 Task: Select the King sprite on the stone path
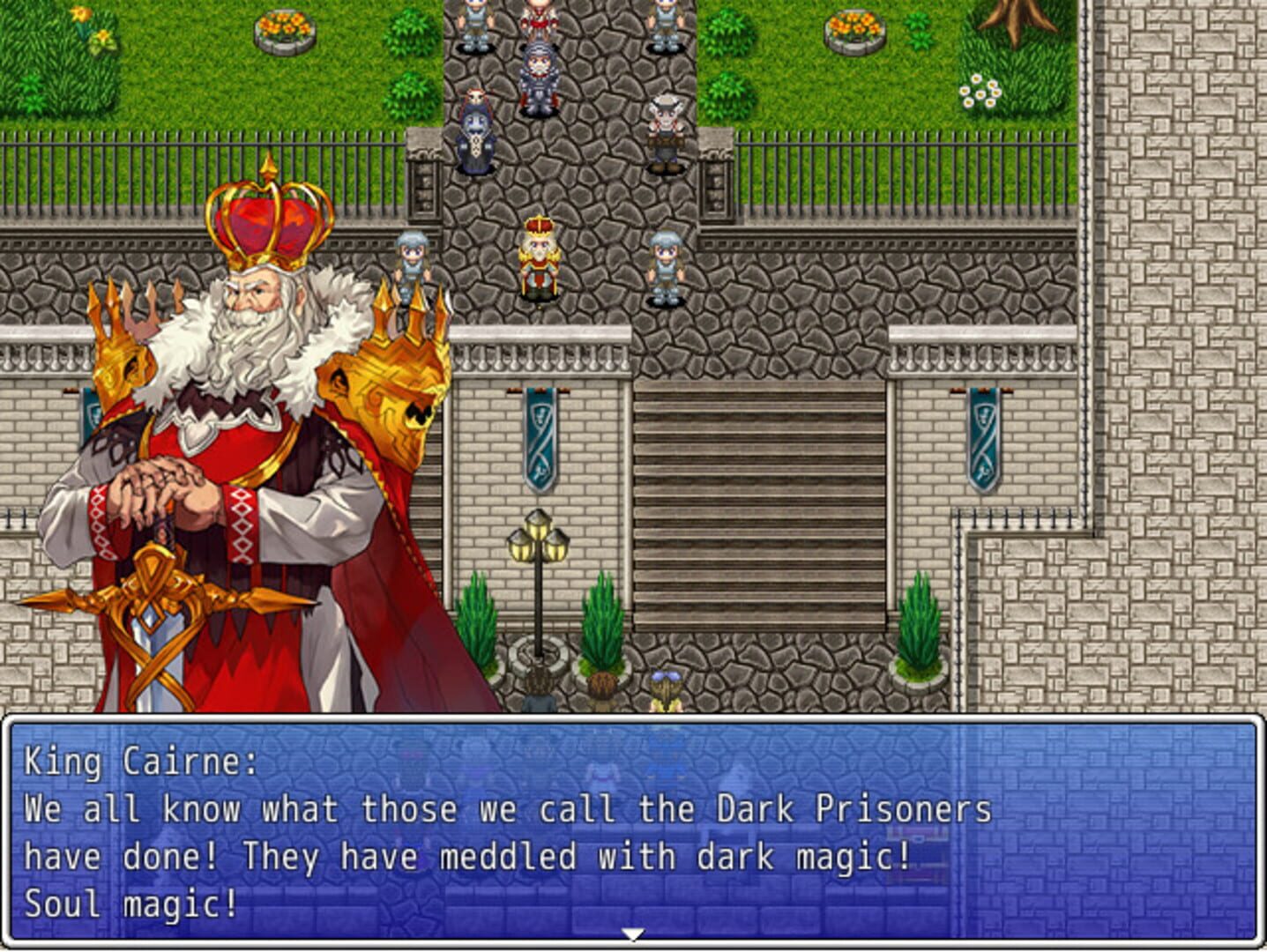click(539, 256)
